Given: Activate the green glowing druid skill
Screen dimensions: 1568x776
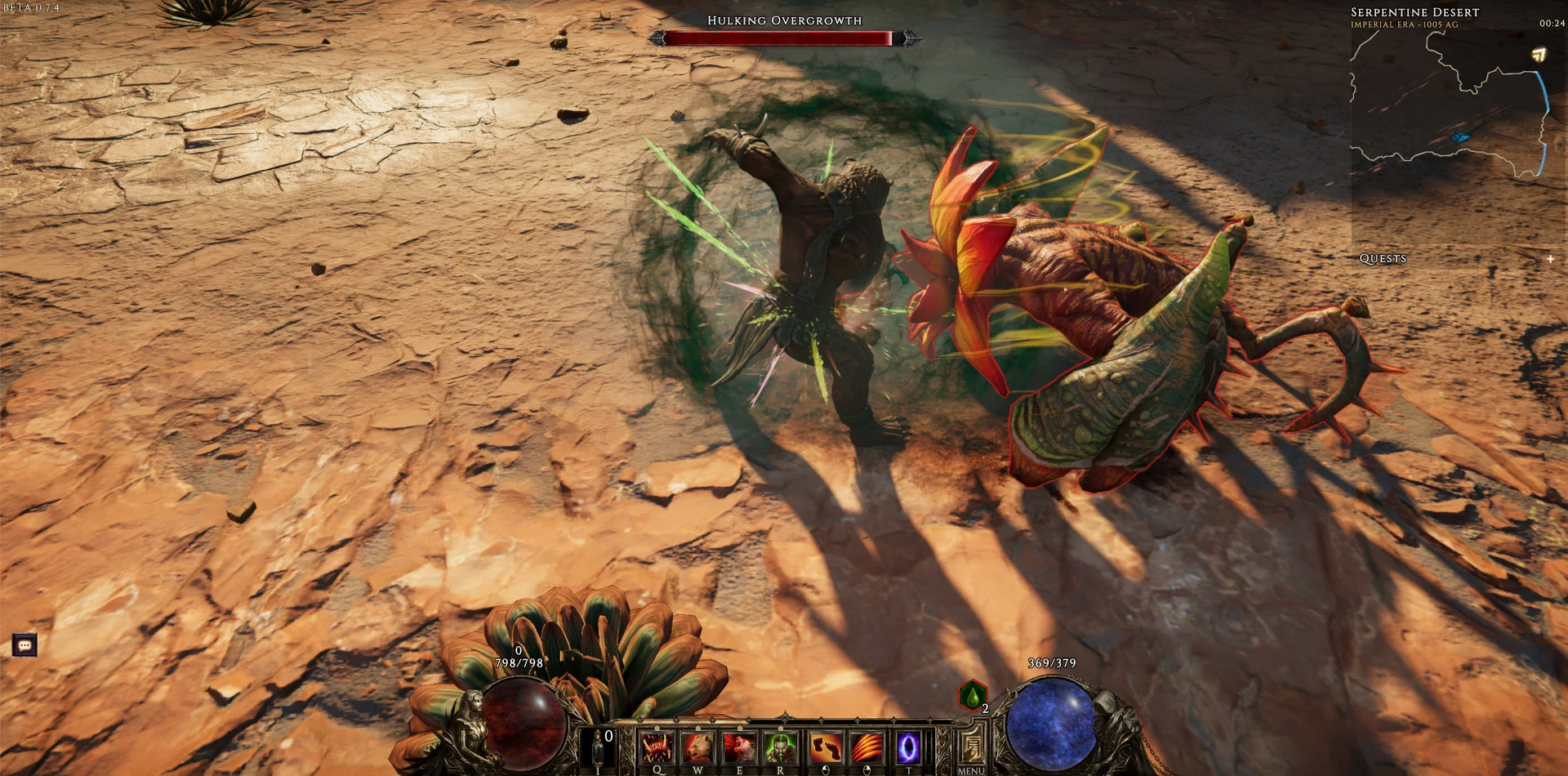Looking at the screenshot, I should [x=781, y=747].
